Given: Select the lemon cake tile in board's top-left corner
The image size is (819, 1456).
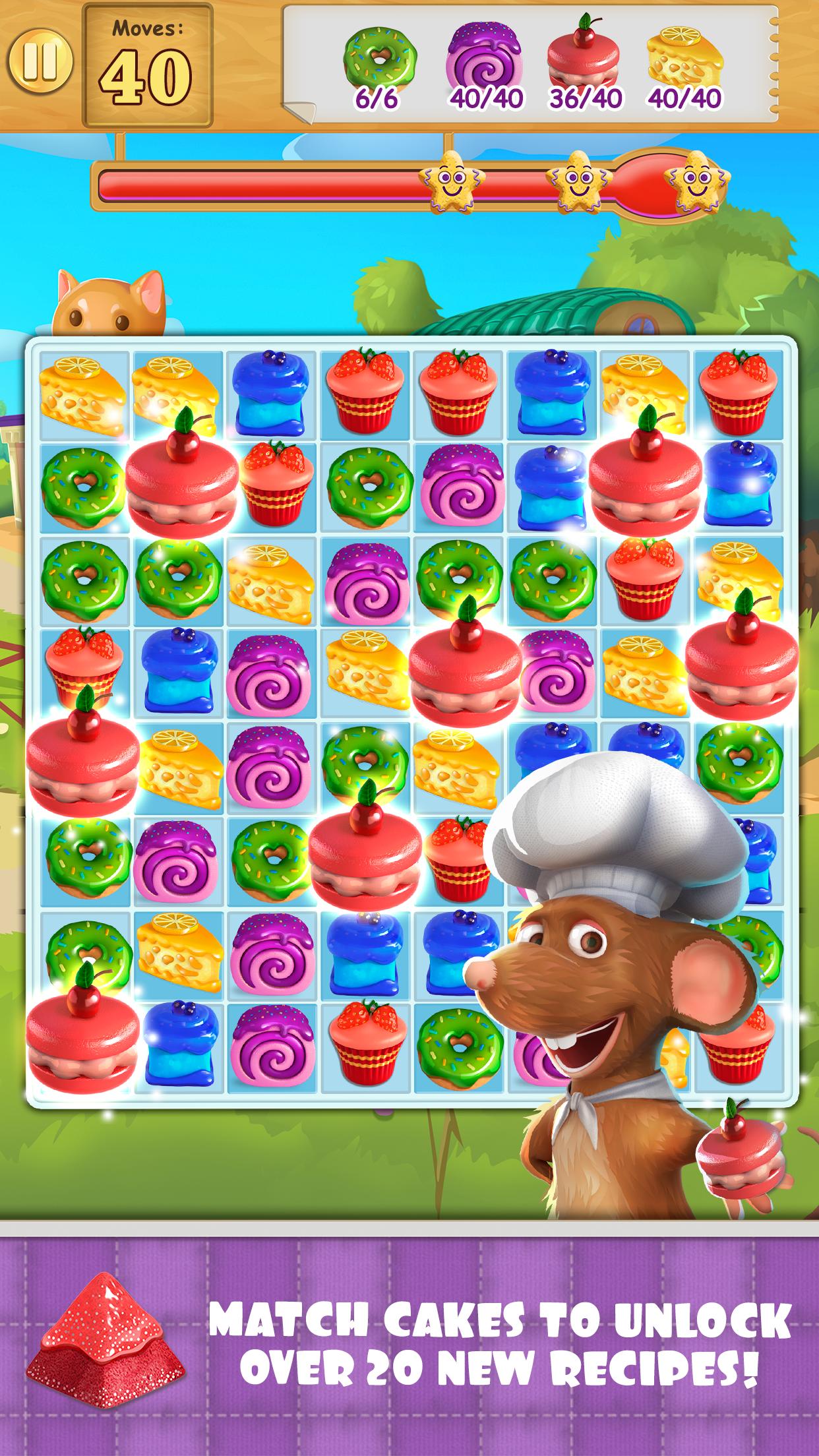Looking at the screenshot, I should tap(82, 395).
